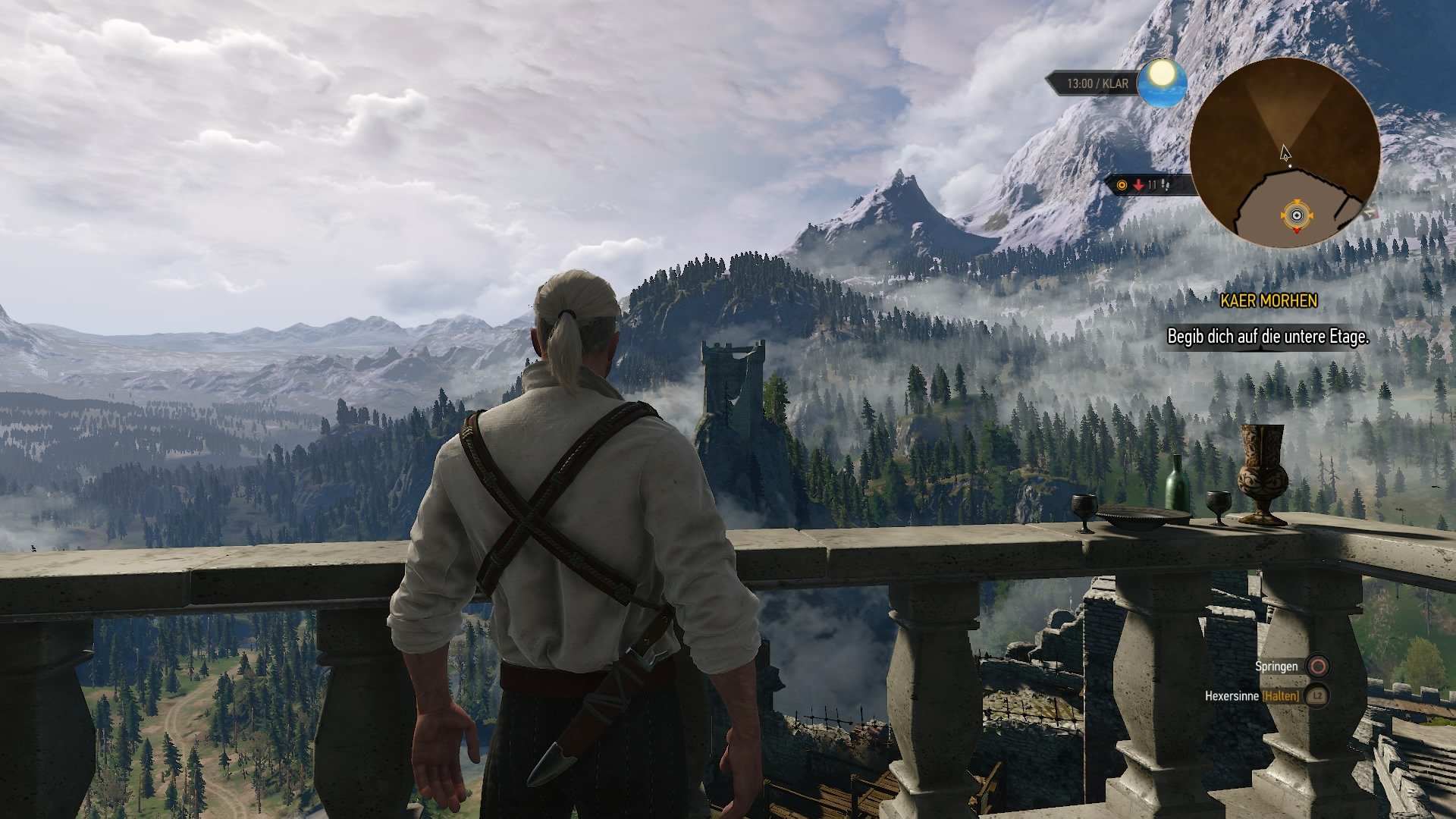The height and width of the screenshot is (819, 1456).
Task: Click the circle button prompt next to Springen
Action: pos(1317,667)
